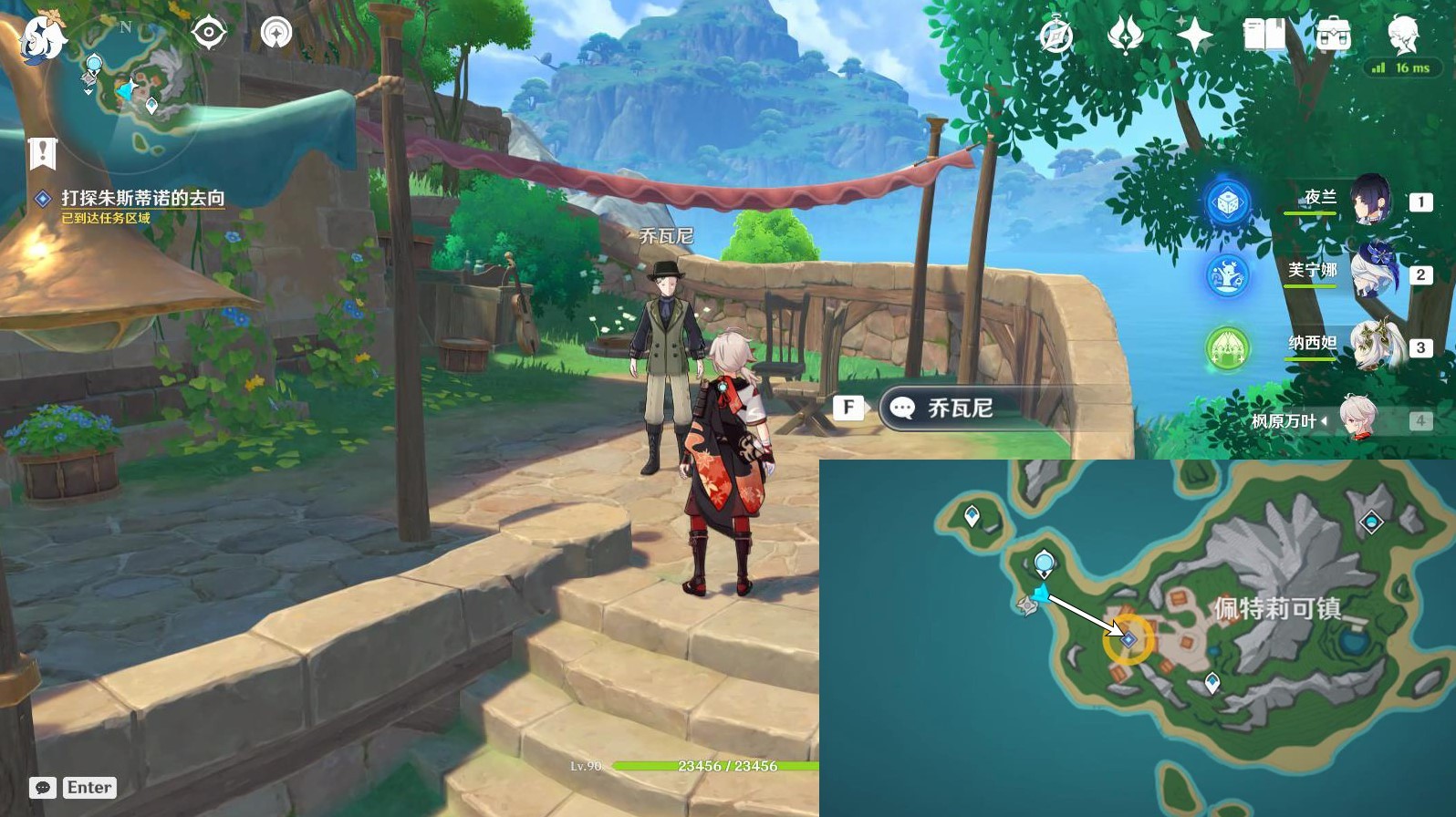Open the inventory backpack icon
Screen dimensions: 1456x817
[1333, 36]
